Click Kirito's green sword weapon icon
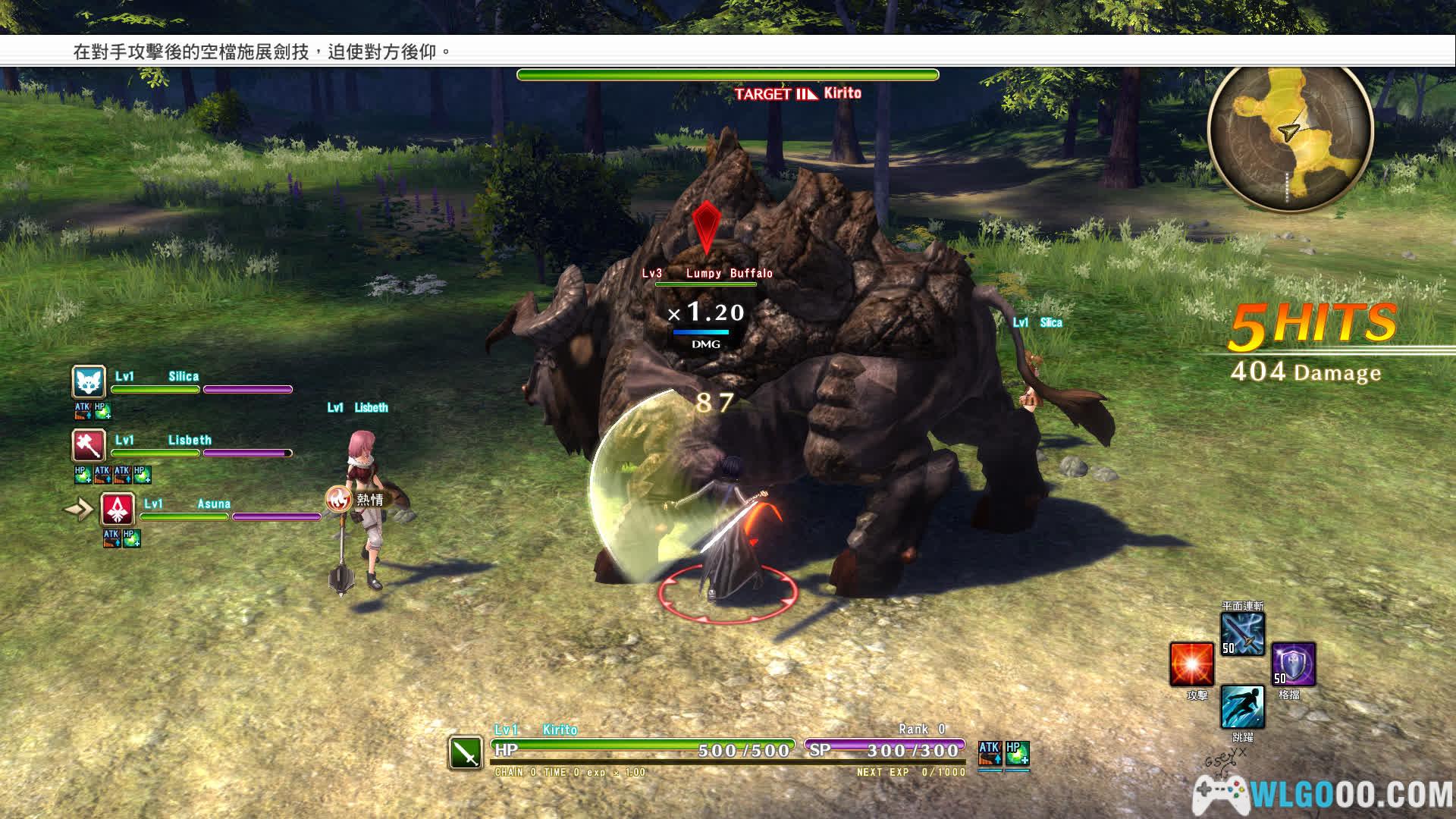This screenshot has width=1456, height=819. pos(465,752)
